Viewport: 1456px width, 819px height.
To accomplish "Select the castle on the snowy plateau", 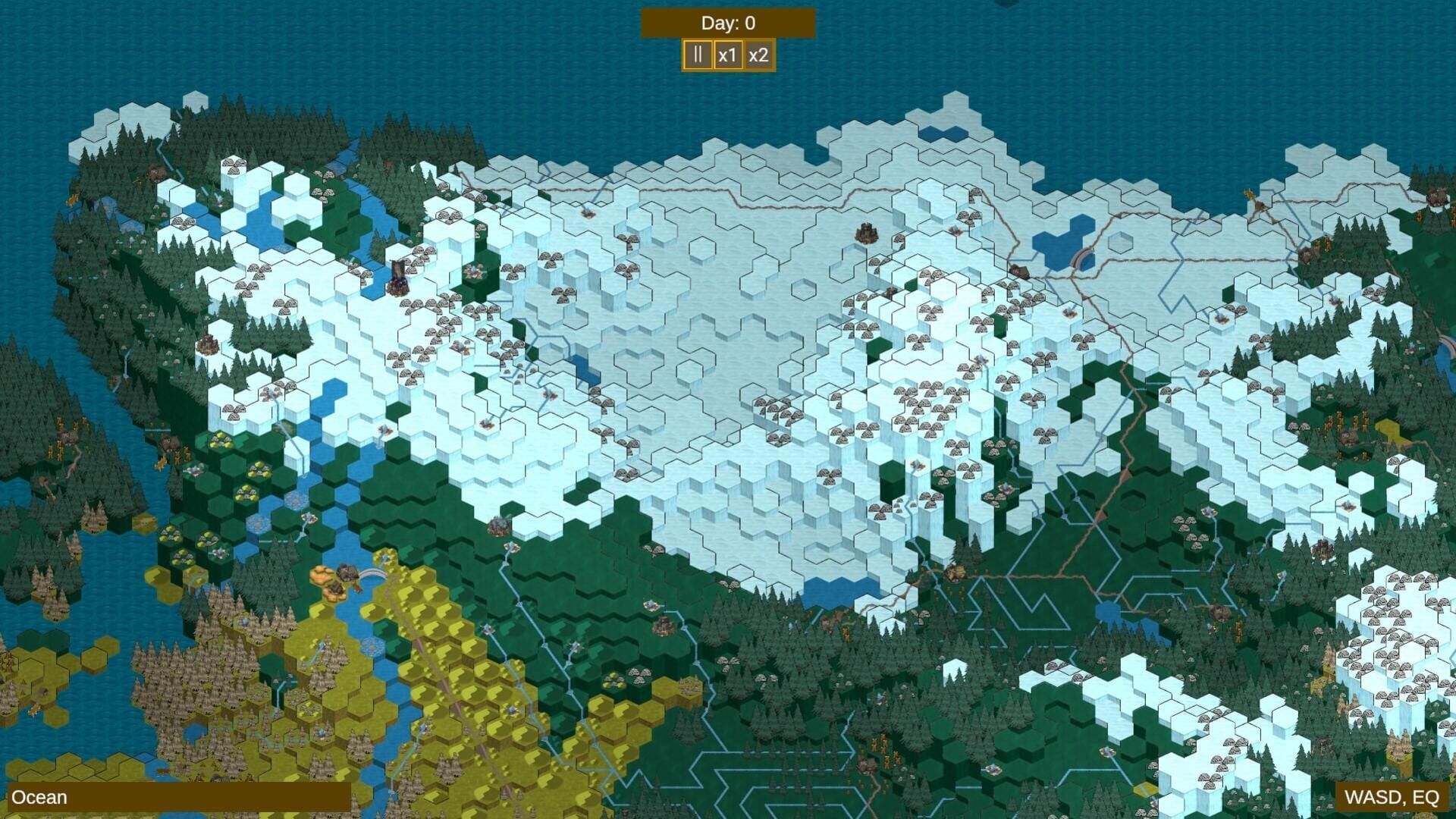I will pyautogui.click(x=867, y=234).
